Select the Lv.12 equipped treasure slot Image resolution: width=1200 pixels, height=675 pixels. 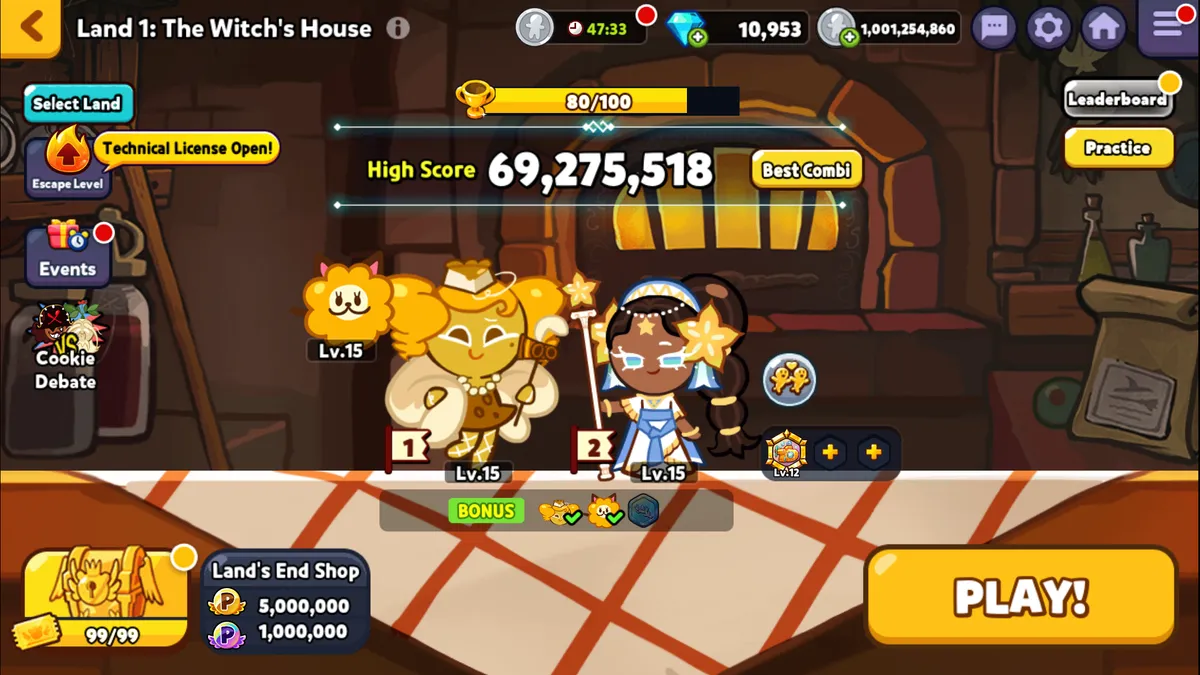786,453
